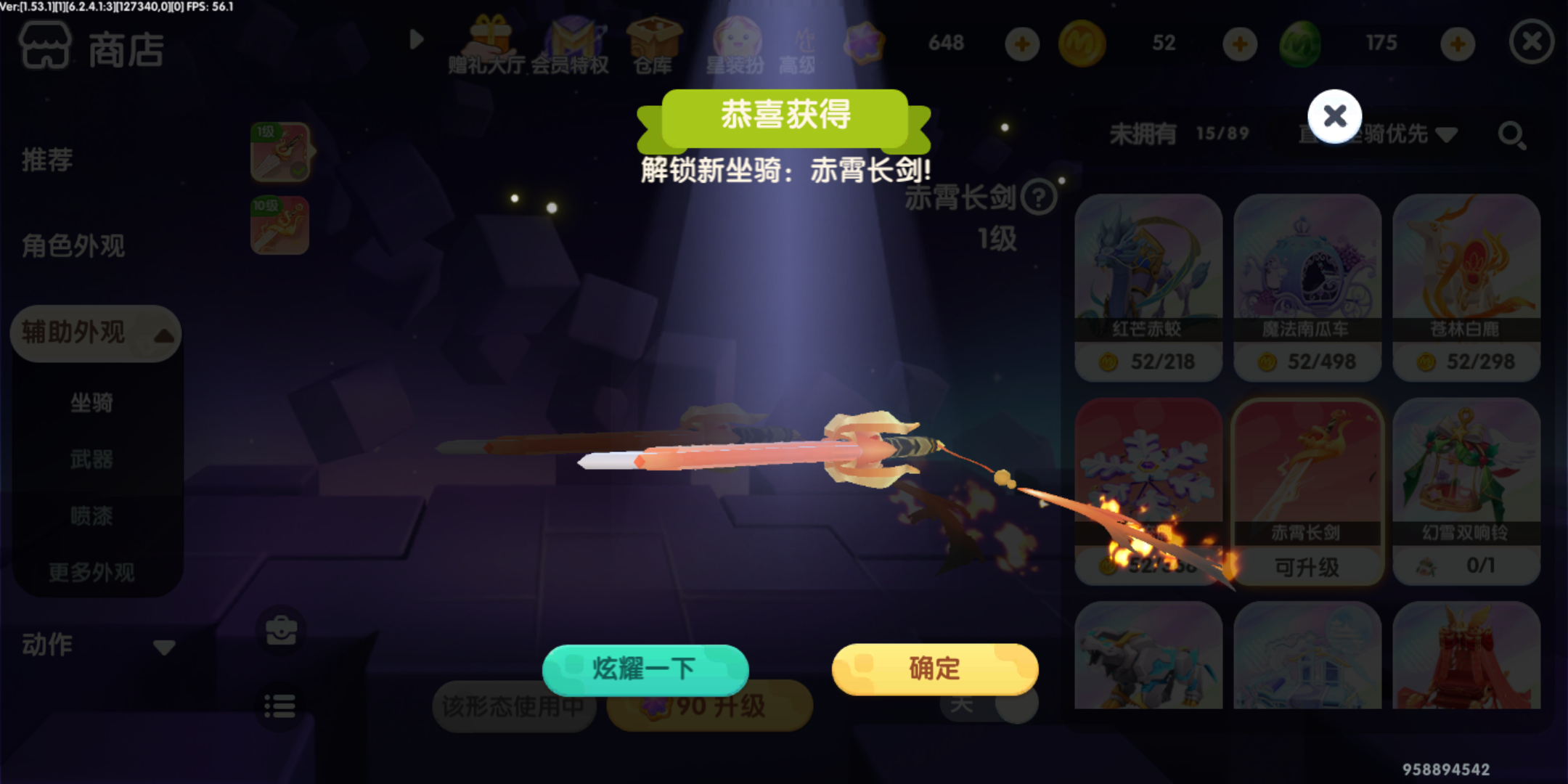Open the wardrobe briefcase icon

pos(280,632)
